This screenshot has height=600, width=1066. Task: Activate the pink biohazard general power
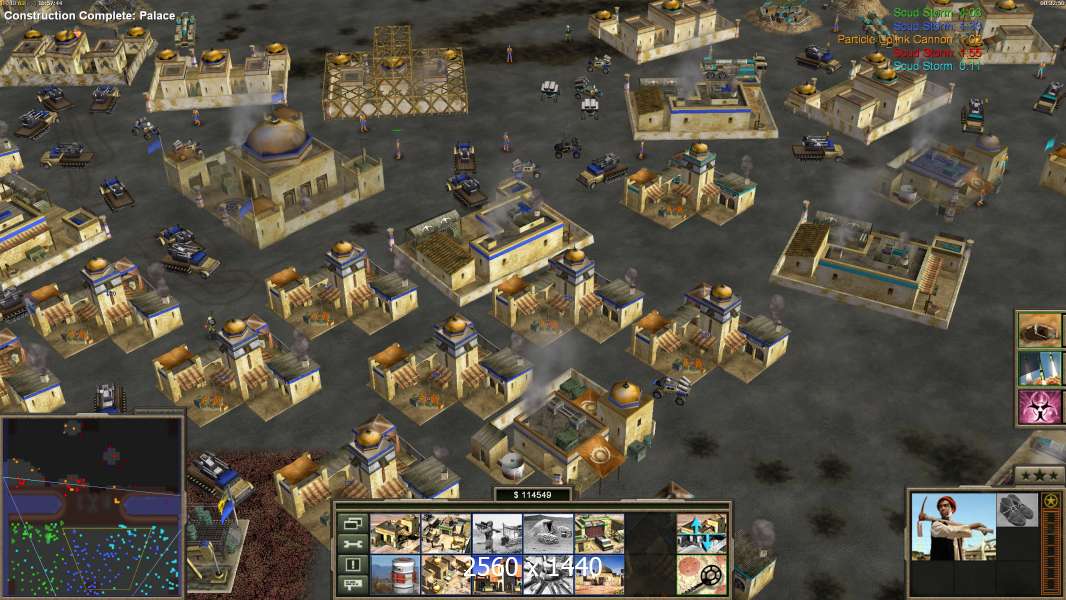[1039, 407]
